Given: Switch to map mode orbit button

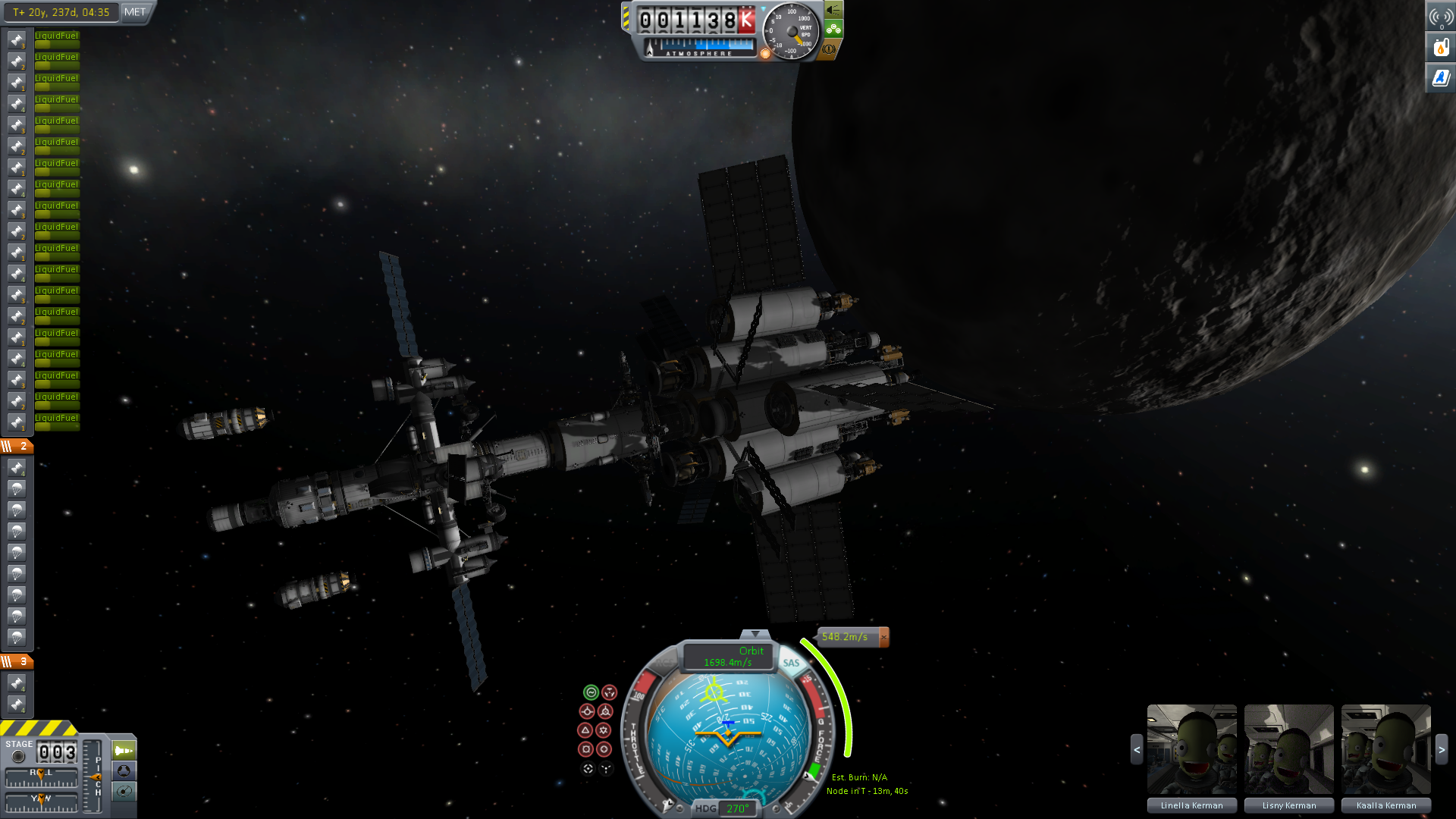Looking at the screenshot, I should coord(124,792).
